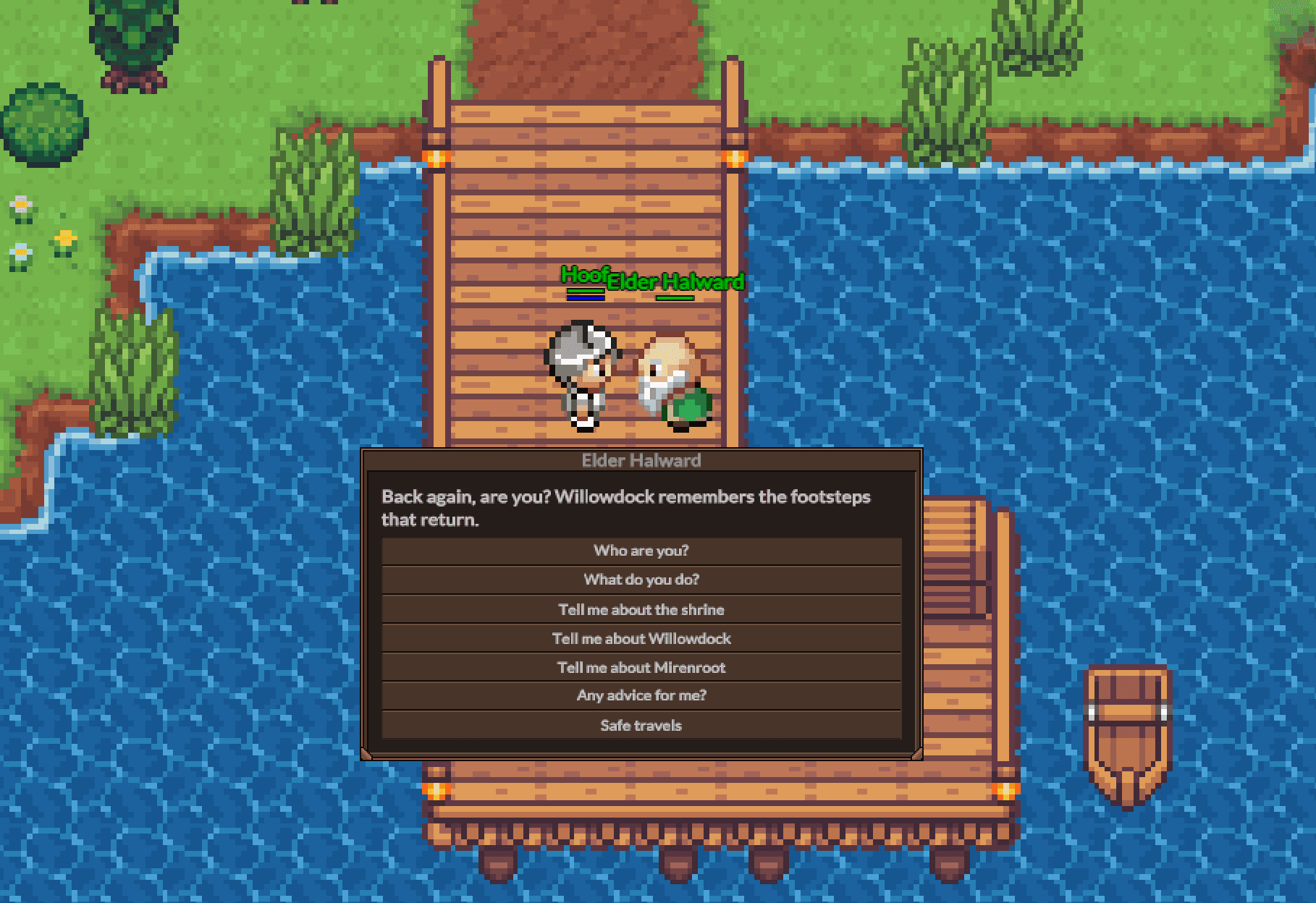
Task: Choose "What do you do?" response
Action: pyautogui.click(x=641, y=579)
